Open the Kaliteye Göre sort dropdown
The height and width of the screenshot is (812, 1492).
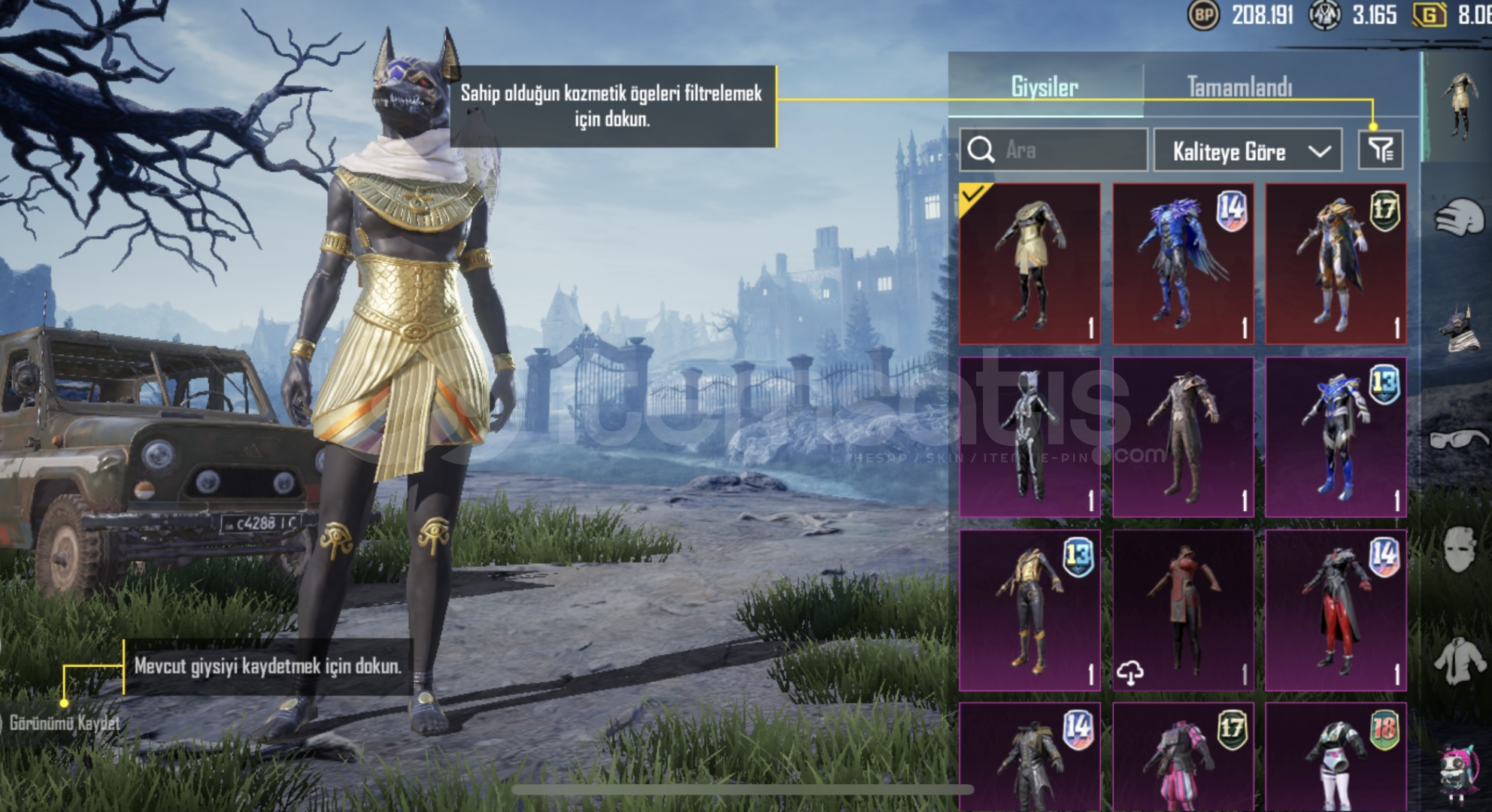(x=1247, y=151)
